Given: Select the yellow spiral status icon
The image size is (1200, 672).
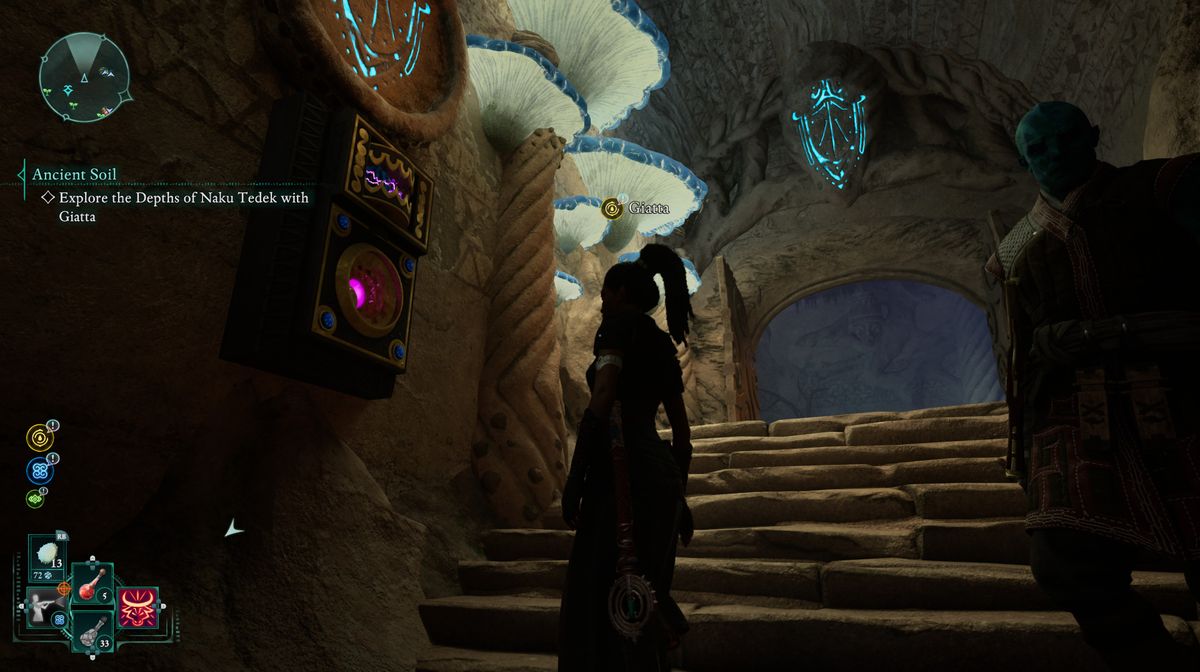Looking at the screenshot, I should pyautogui.click(x=40, y=437).
